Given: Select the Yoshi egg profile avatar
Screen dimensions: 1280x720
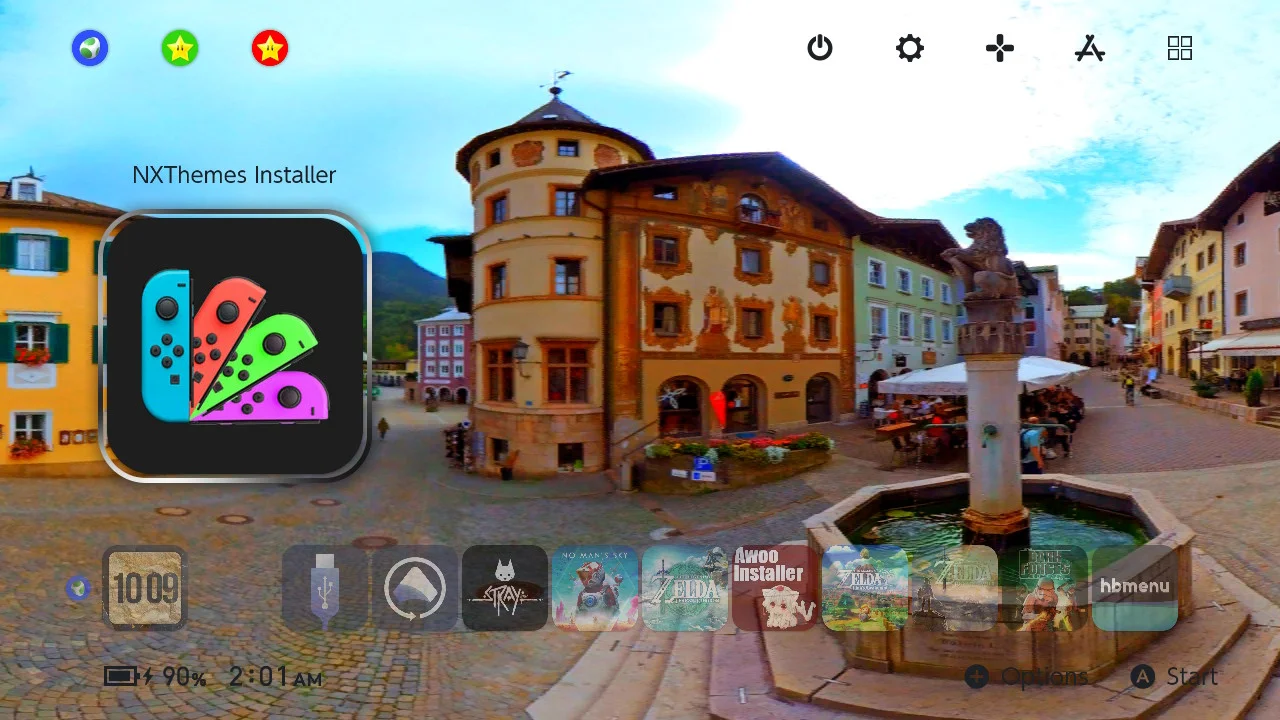Looking at the screenshot, I should tap(90, 48).
